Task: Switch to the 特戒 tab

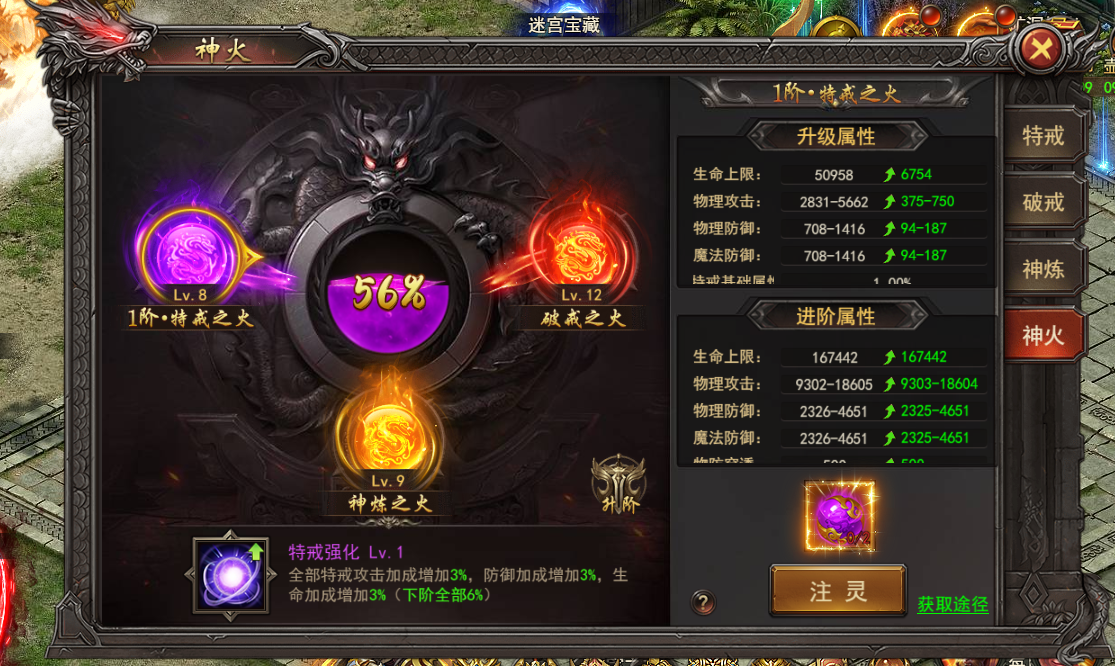Action: point(1043,136)
